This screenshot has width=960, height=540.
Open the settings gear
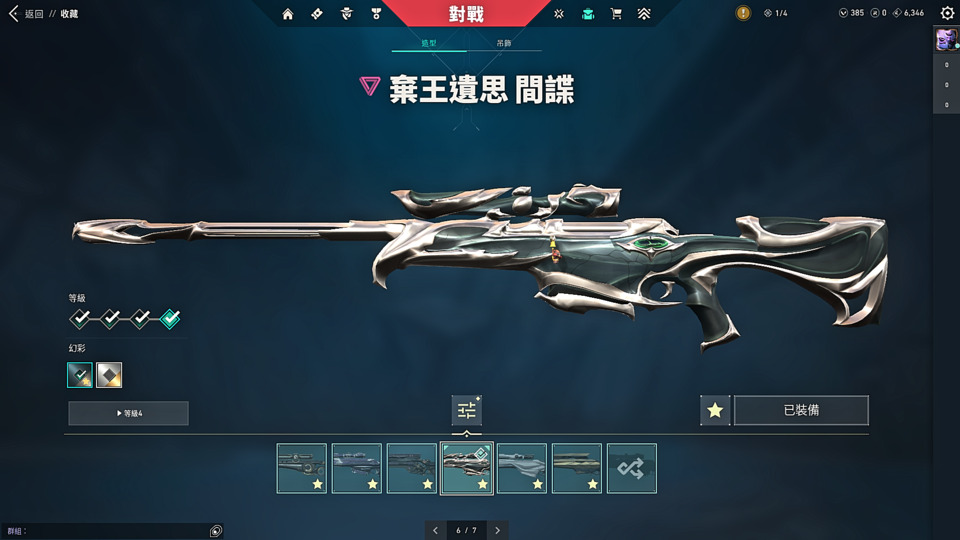click(x=947, y=14)
